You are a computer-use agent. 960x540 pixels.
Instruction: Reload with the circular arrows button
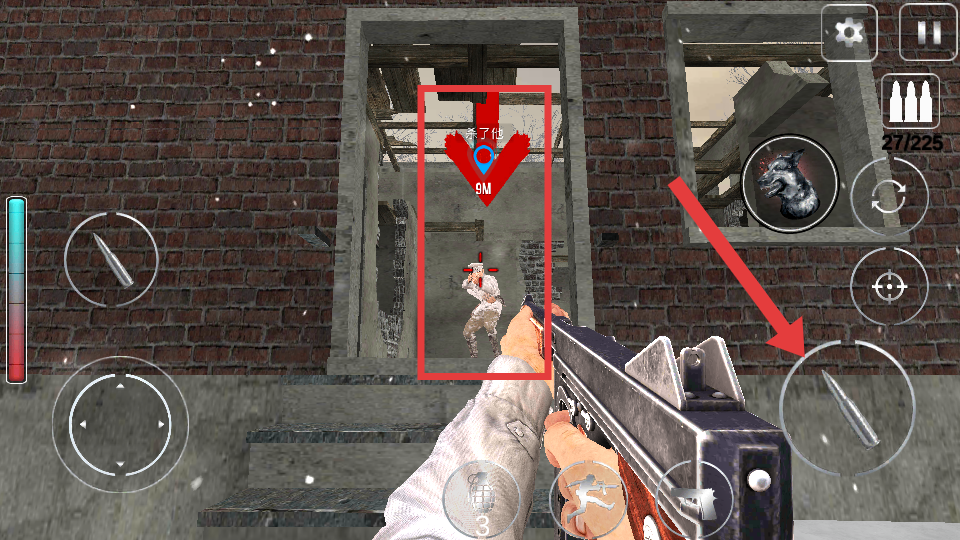click(889, 197)
